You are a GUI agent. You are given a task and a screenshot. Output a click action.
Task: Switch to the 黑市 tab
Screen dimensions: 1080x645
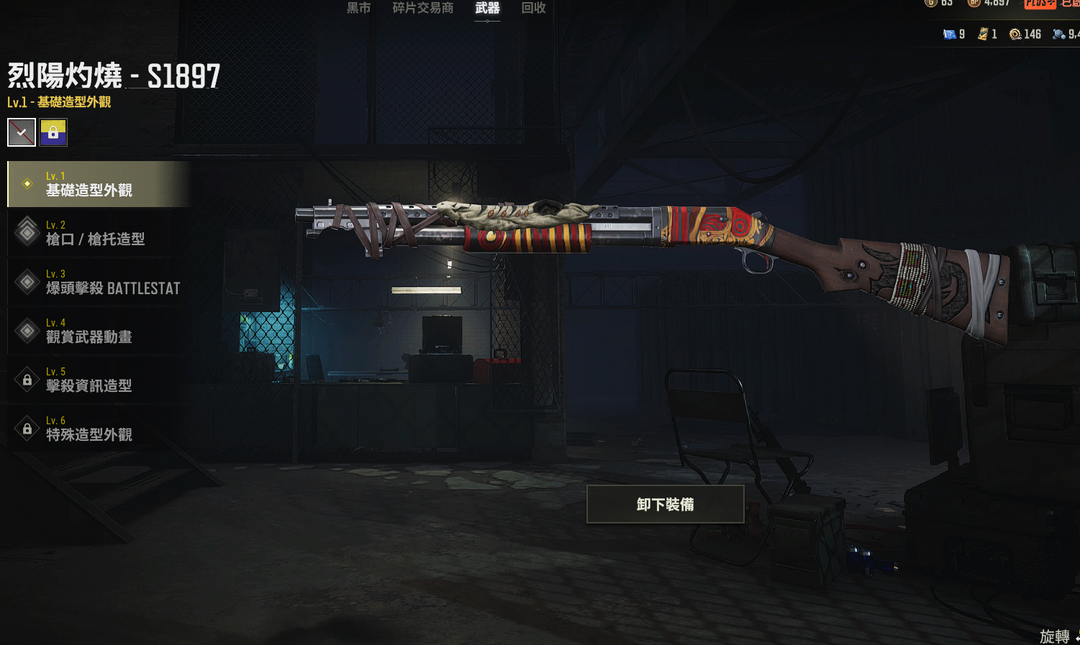[x=358, y=8]
